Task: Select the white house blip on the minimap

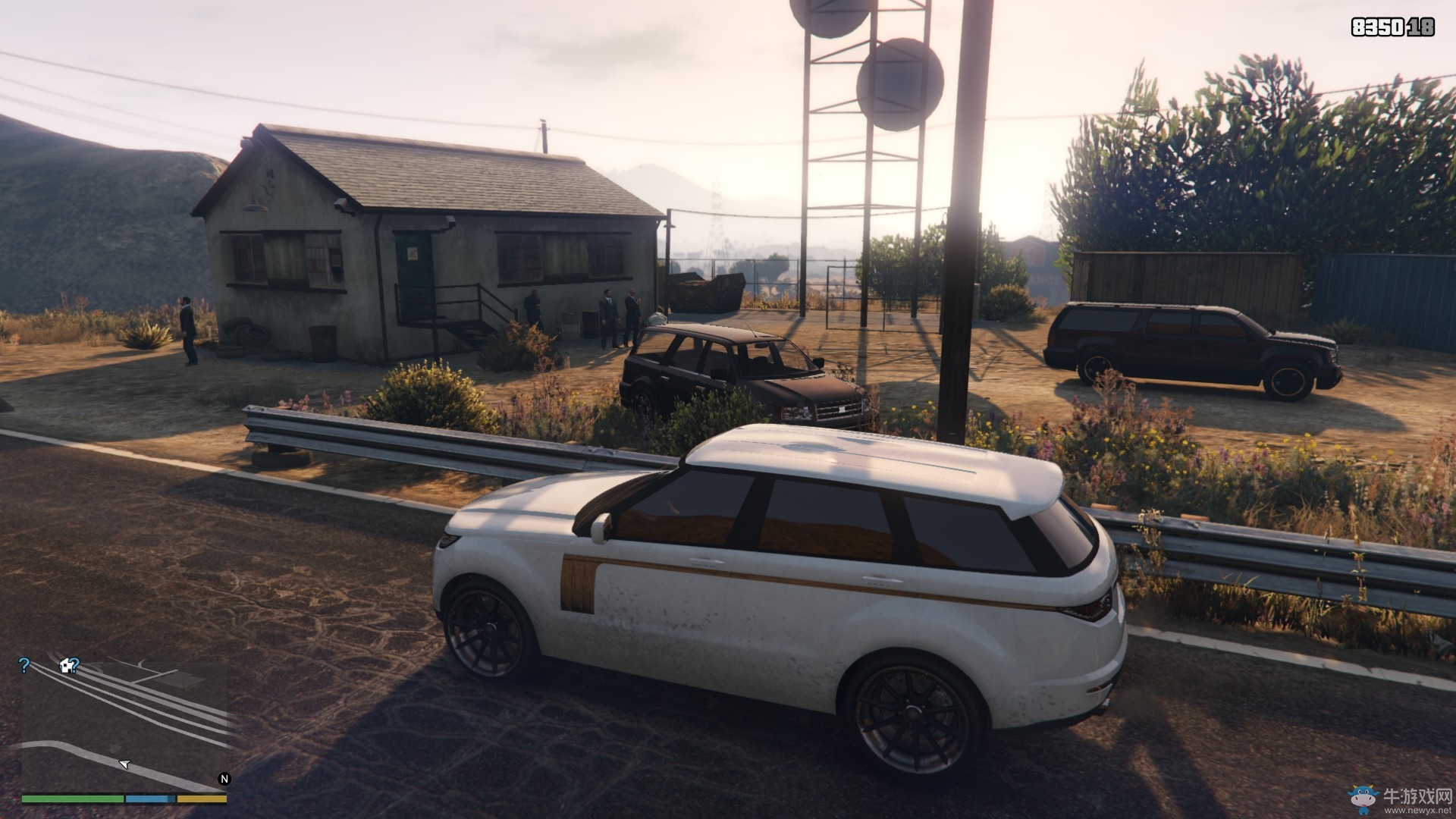Action: (67, 666)
